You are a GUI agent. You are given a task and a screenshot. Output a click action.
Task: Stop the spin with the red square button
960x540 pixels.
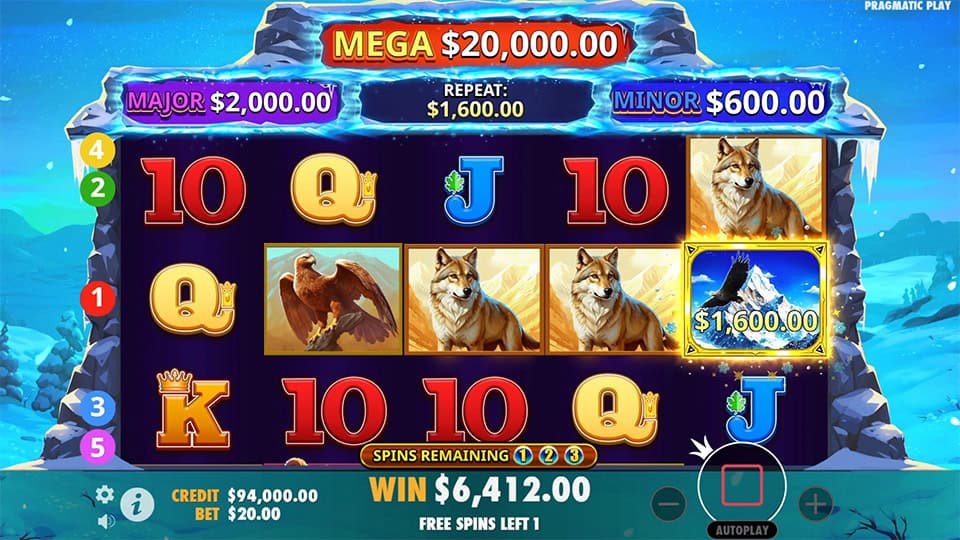tap(742, 485)
